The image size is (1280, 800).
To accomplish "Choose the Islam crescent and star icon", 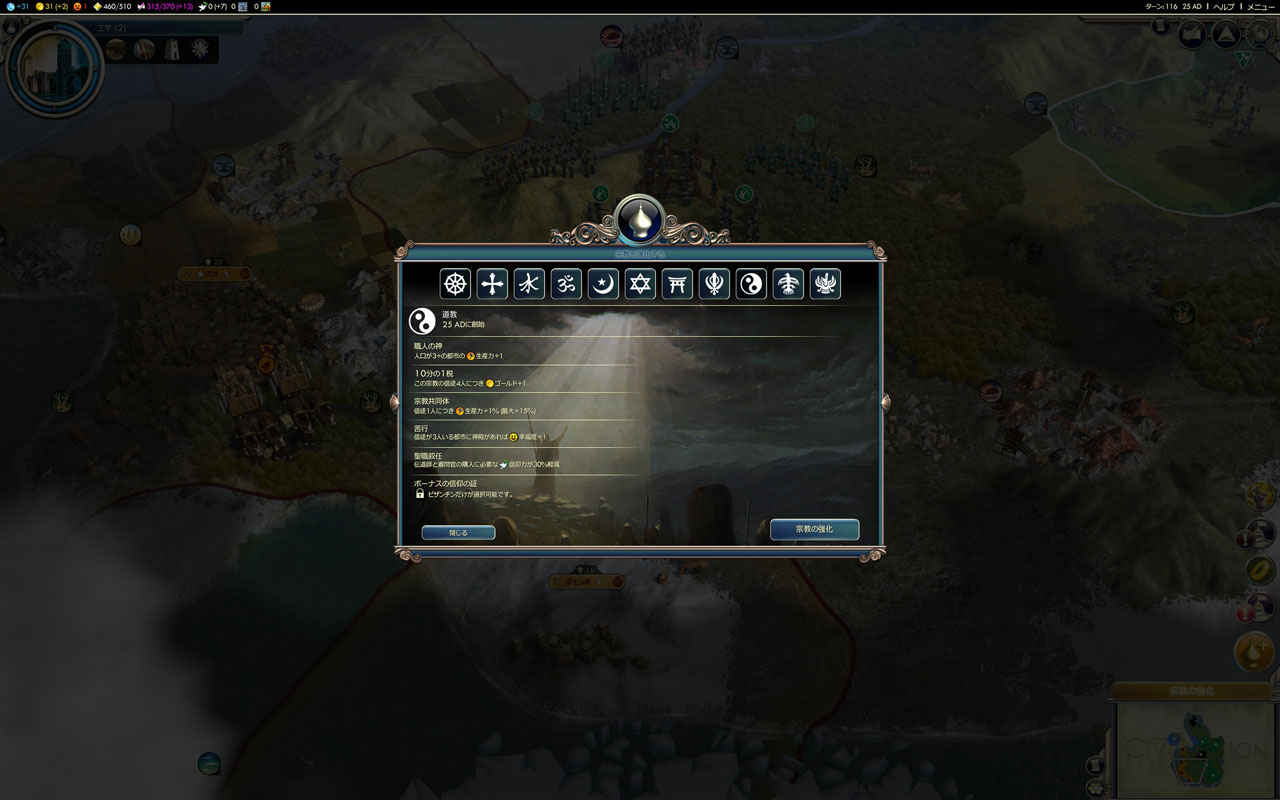I will coord(603,284).
